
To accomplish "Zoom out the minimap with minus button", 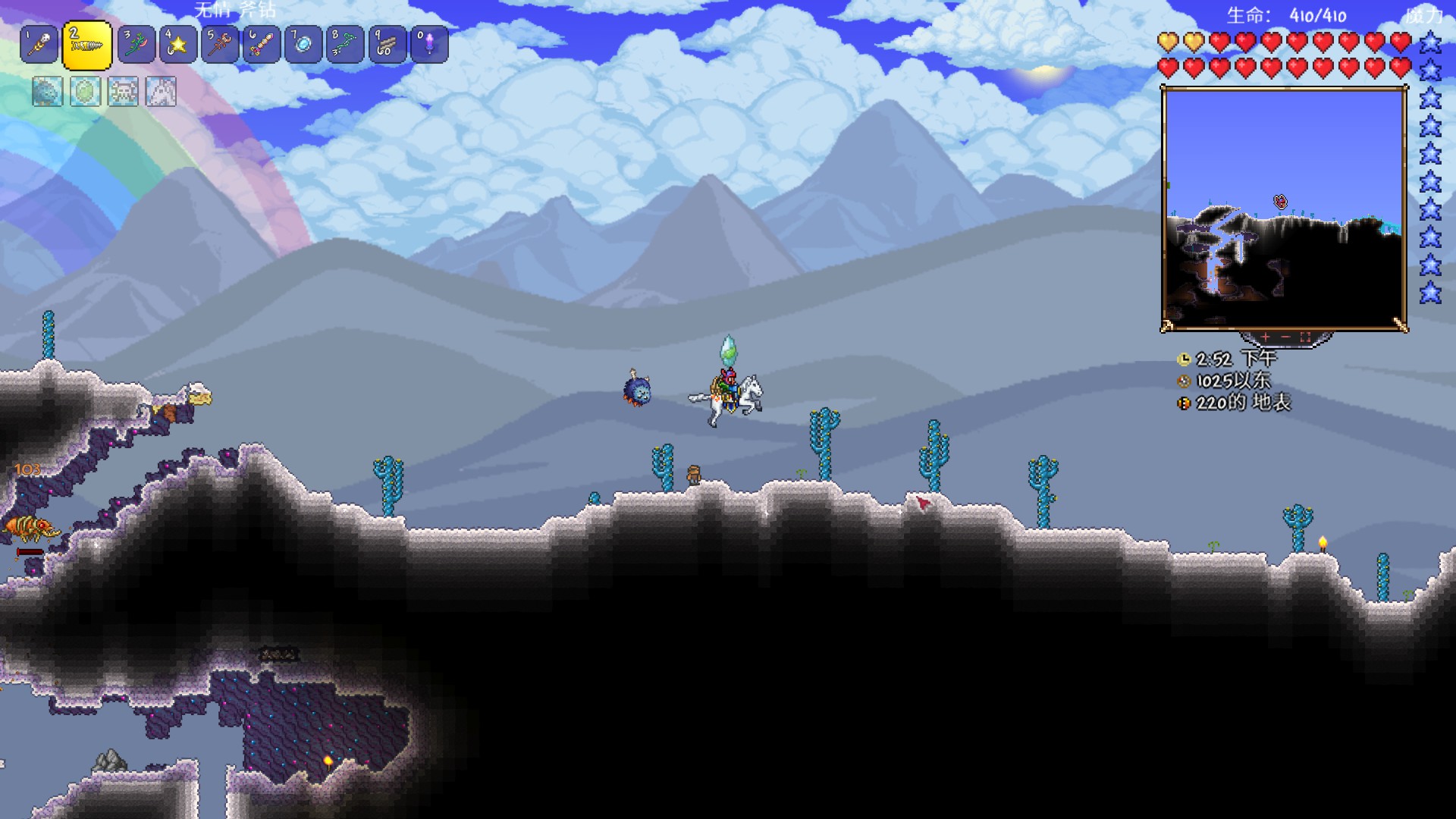I will coord(1285,337).
